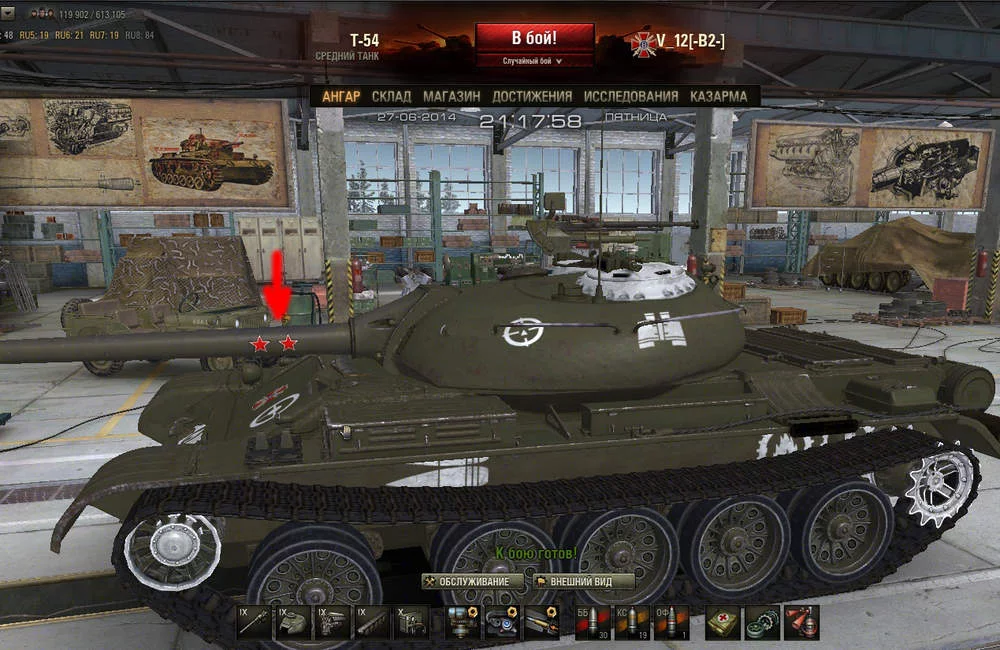Screen dimensions: 1000x650
Task: Start battle with the В бой! button
Action: pyautogui.click(x=535, y=38)
